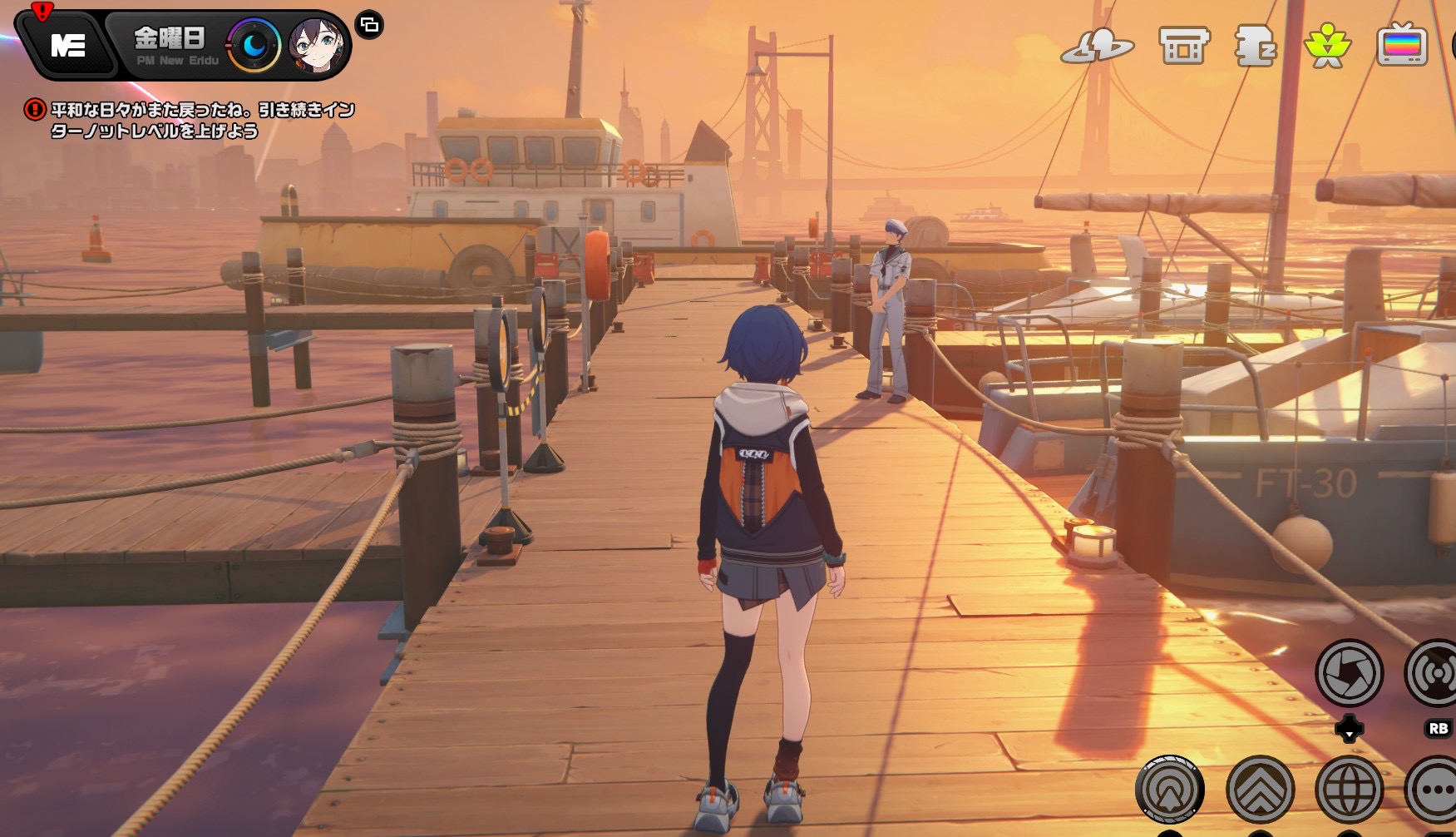Image resolution: width=1456 pixels, height=837 pixels.
Task: Click the crescent moon time-of-day dial
Action: [x=254, y=45]
